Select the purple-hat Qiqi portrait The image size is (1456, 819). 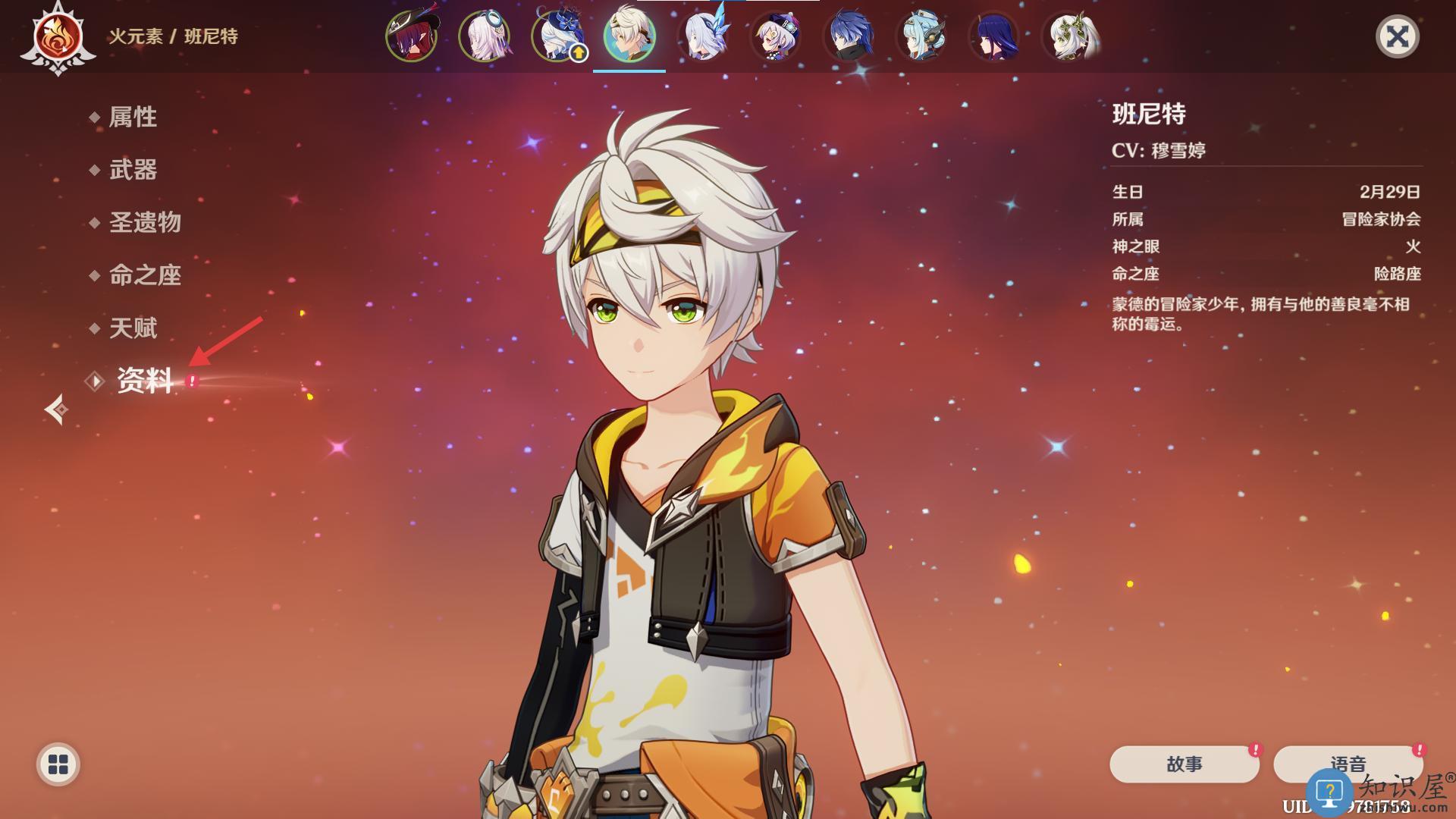[776, 36]
